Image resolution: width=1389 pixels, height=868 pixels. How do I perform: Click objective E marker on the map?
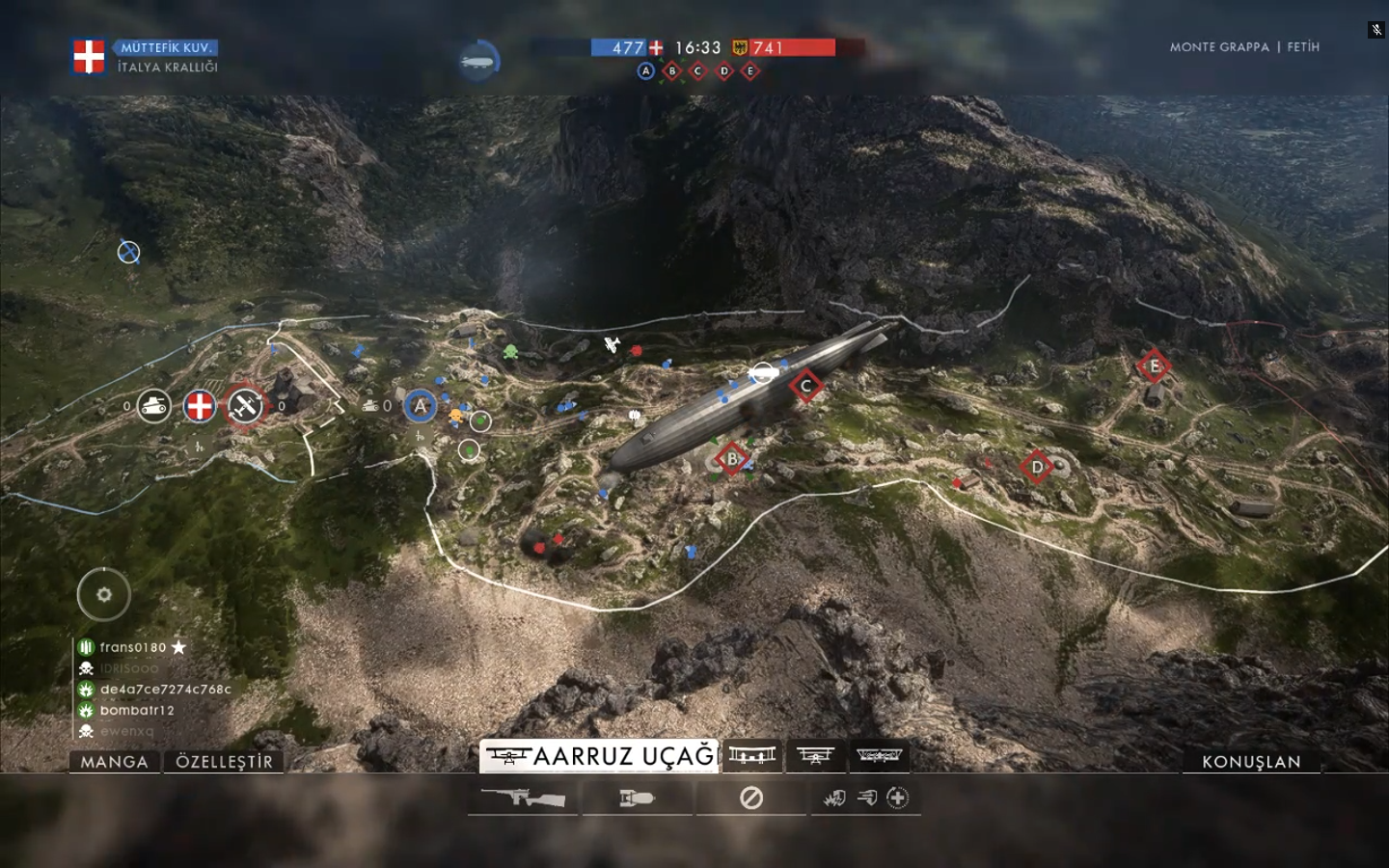(1154, 366)
